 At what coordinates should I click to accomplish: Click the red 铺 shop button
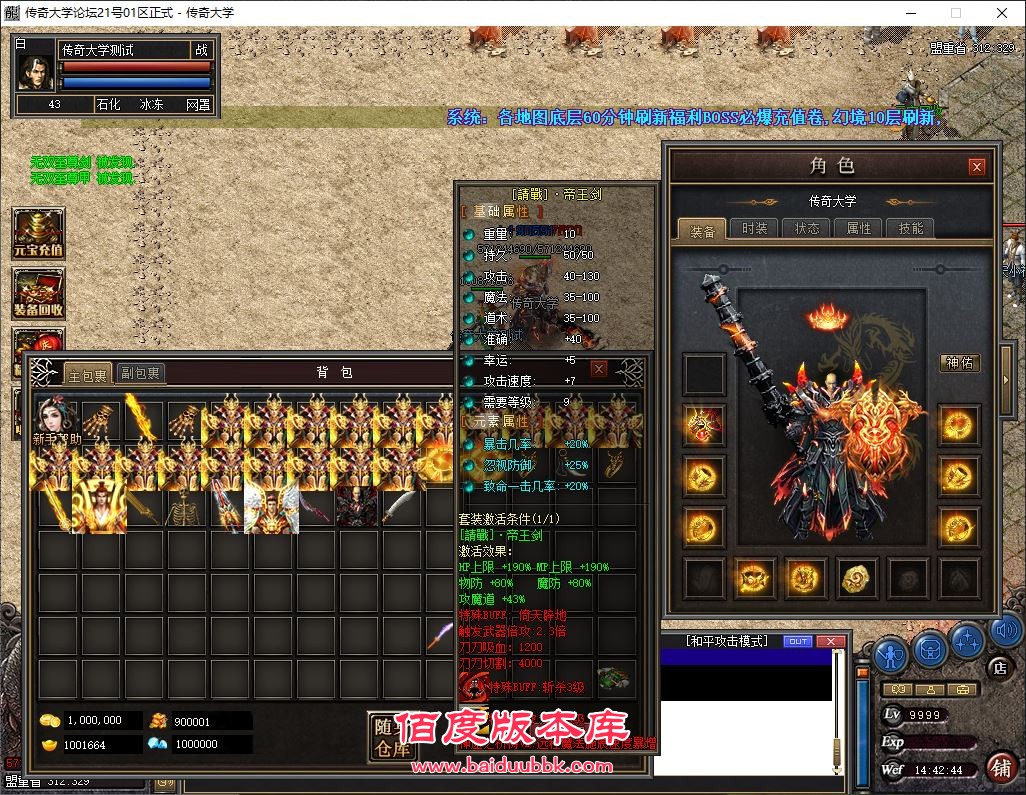1000,768
